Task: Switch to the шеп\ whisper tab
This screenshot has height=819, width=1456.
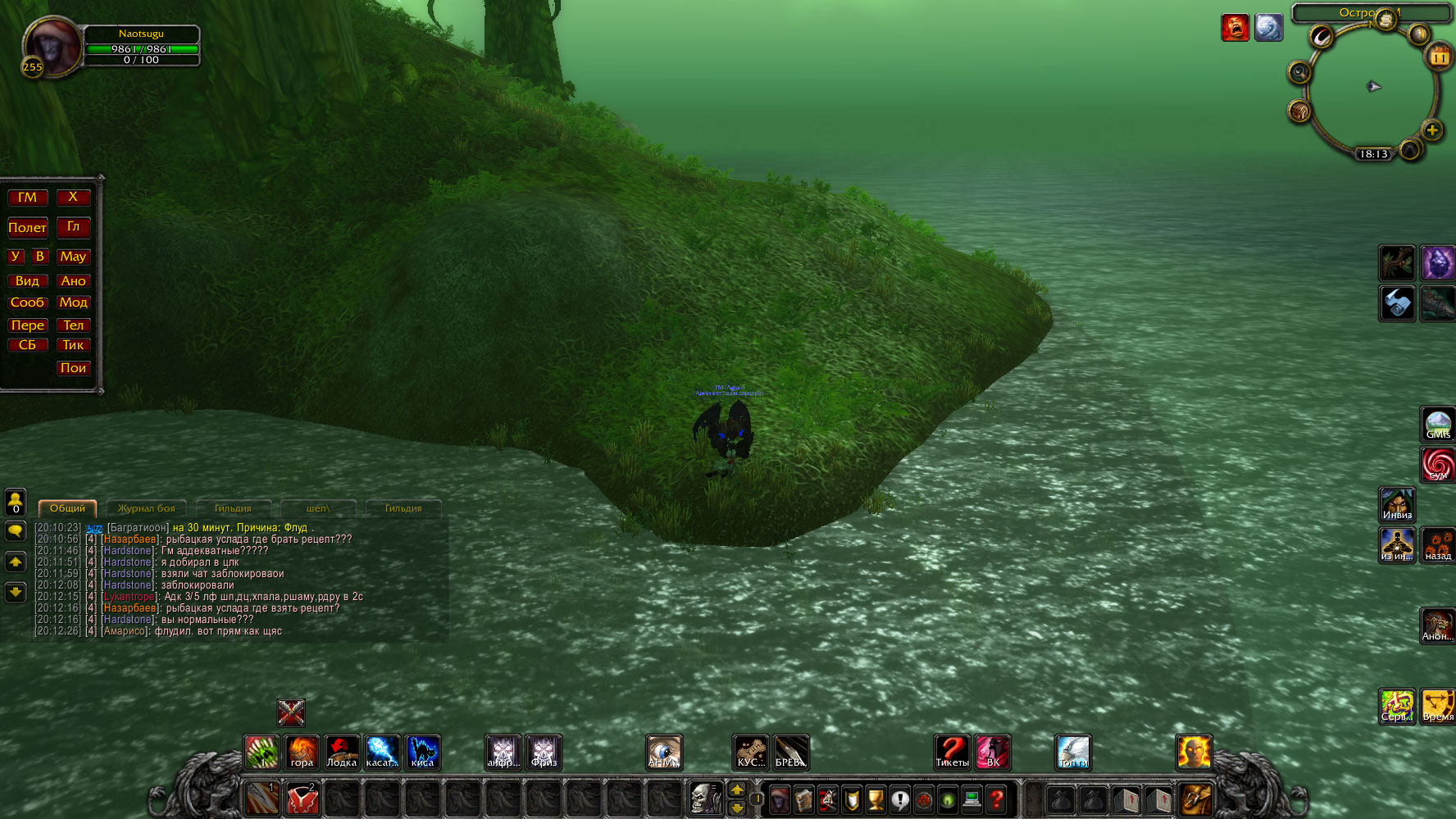Action: click(318, 508)
